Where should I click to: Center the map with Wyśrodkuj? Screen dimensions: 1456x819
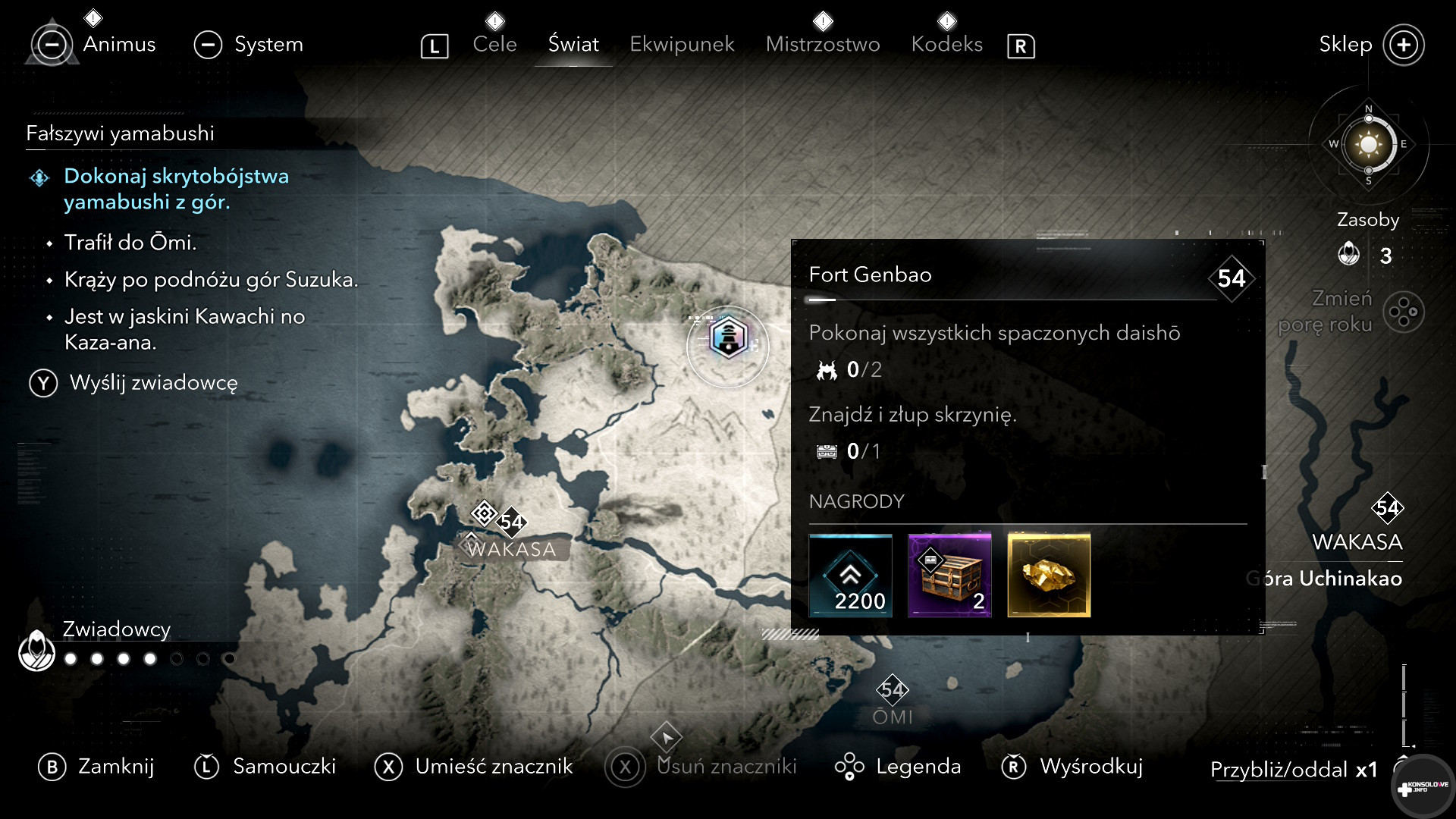pos(1090,767)
